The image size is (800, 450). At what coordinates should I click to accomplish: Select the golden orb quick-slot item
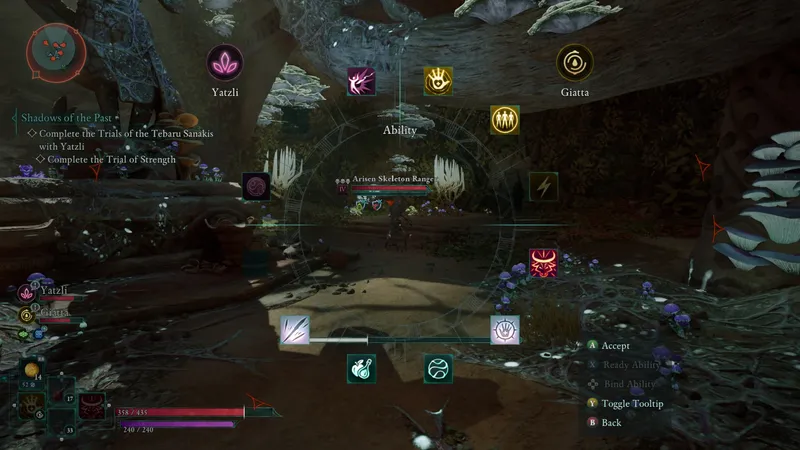tap(31, 371)
